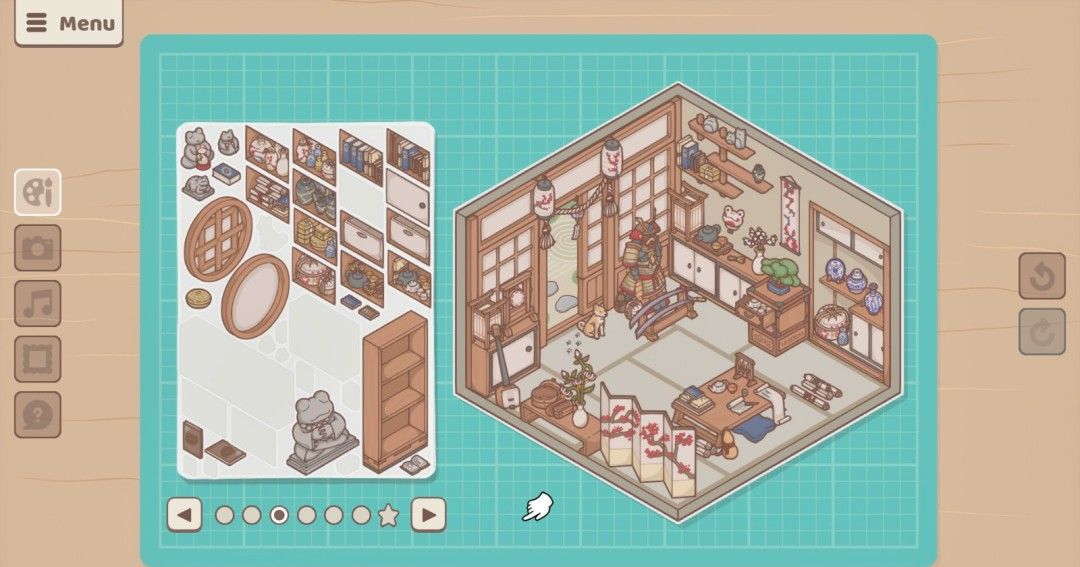The image size is (1080, 567).
Task: Open the Menu button
Action: pyautogui.click(x=69, y=23)
